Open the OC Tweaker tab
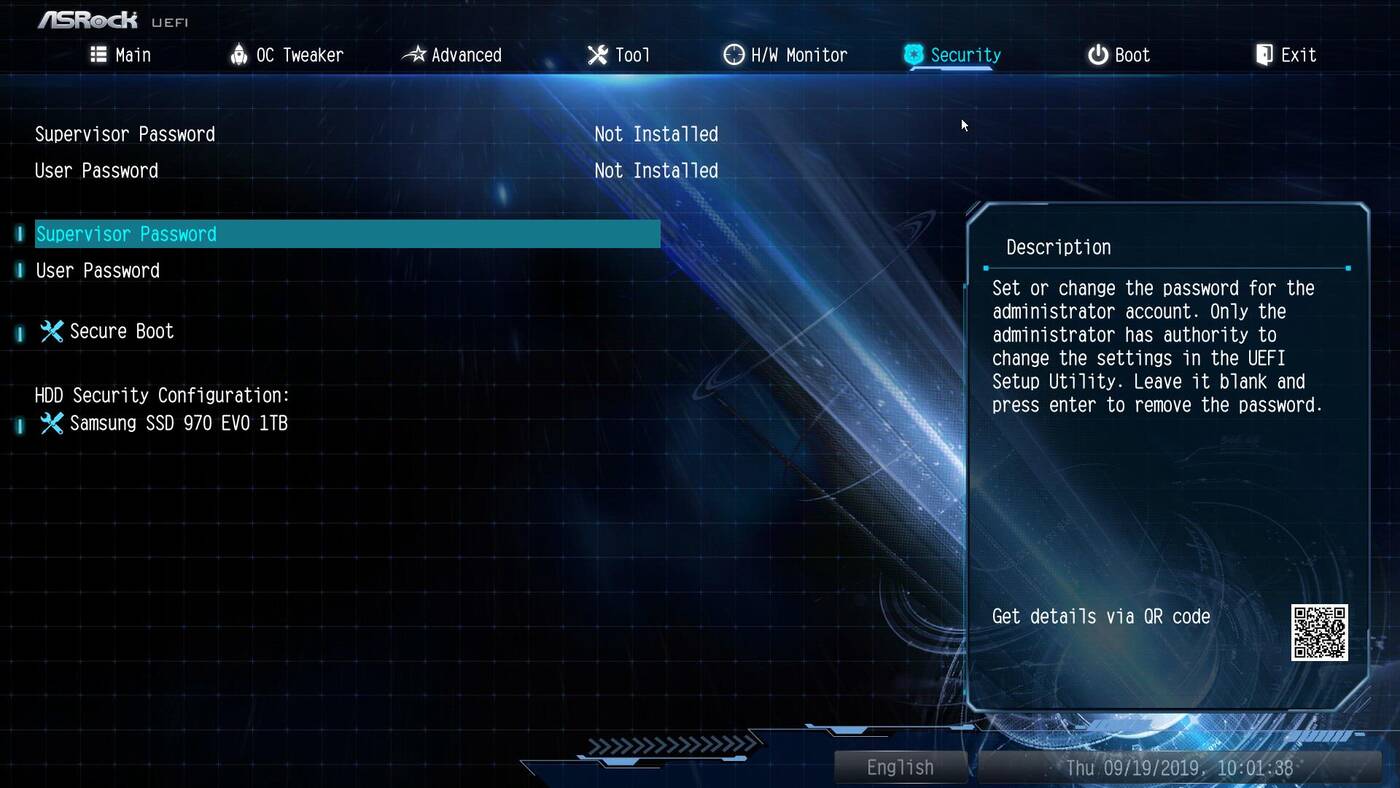 [287, 55]
